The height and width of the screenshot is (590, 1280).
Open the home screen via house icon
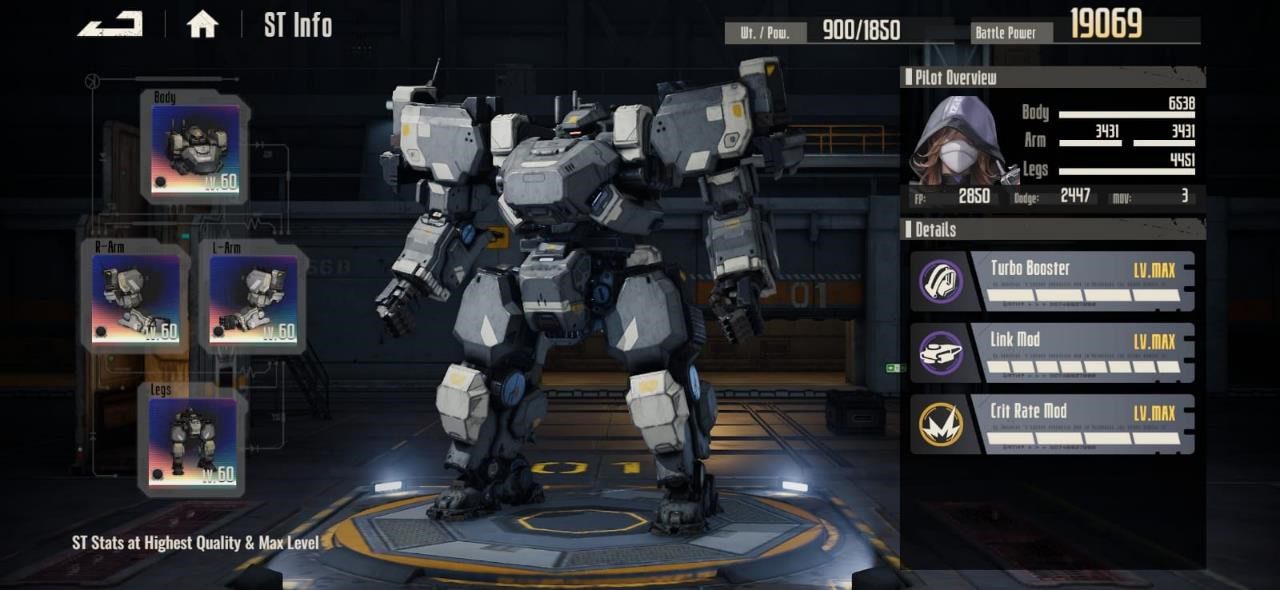(x=202, y=25)
